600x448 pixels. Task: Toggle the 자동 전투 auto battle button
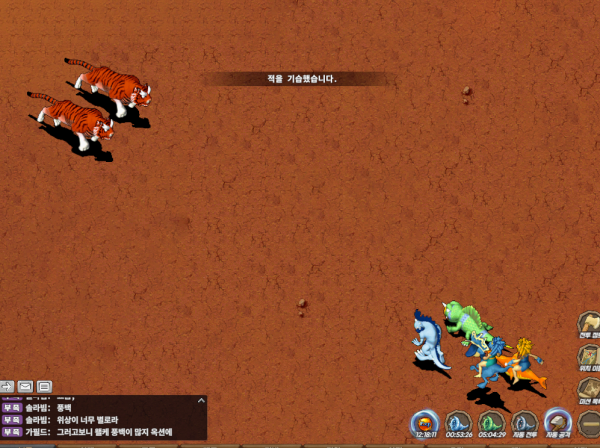525,423
